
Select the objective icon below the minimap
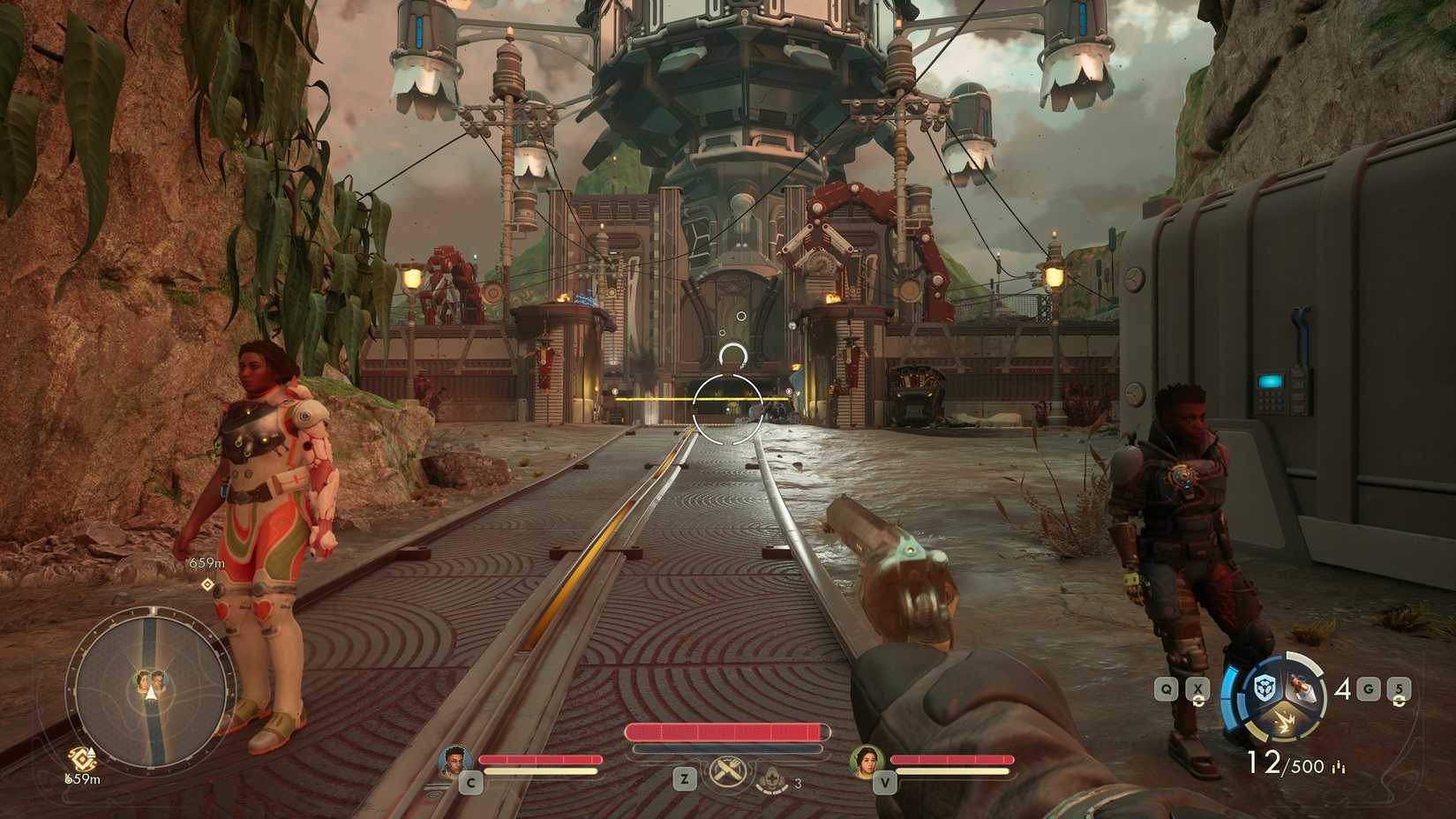point(81,756)
